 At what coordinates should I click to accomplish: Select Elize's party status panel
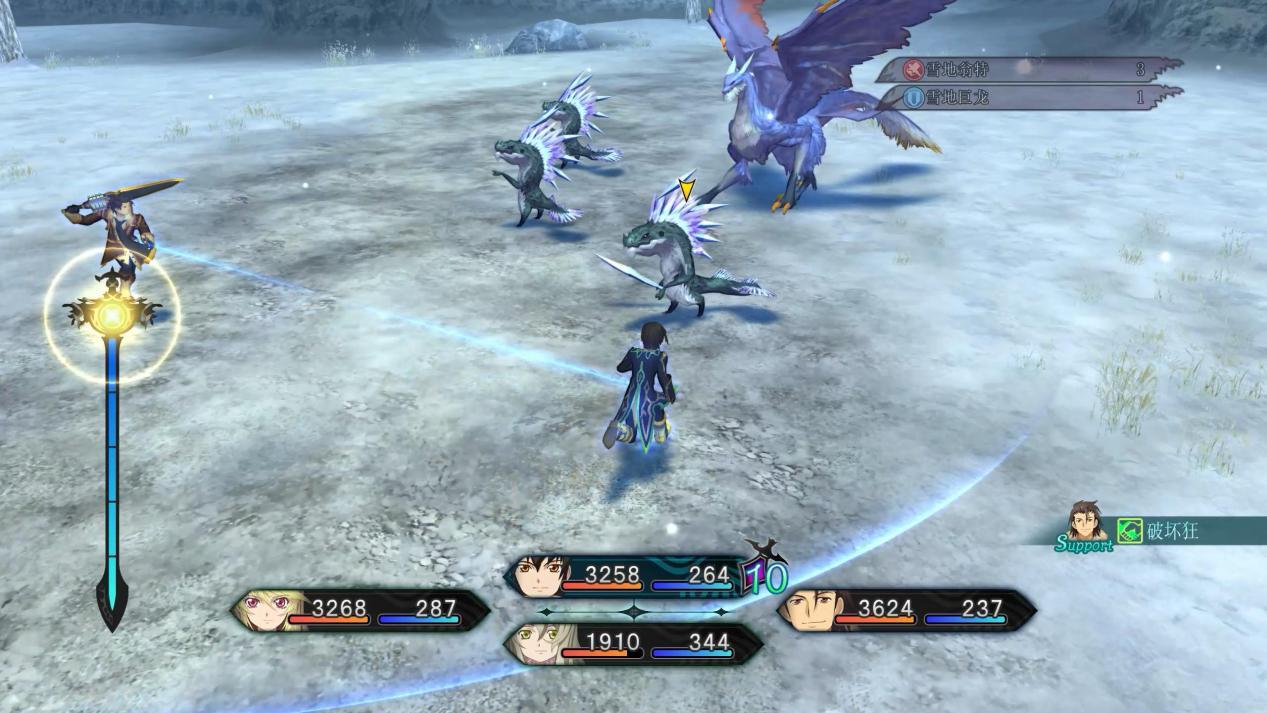tap(633, 643)
